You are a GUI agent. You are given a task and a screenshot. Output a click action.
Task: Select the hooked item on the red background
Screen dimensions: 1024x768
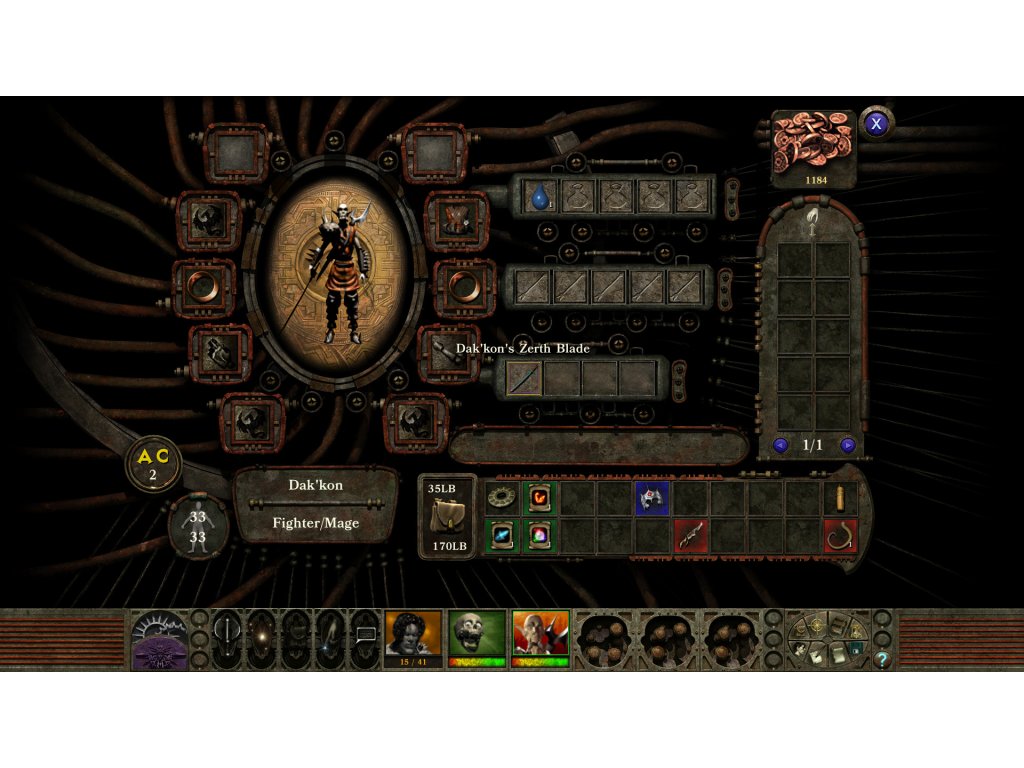click(x=841, y=535)
